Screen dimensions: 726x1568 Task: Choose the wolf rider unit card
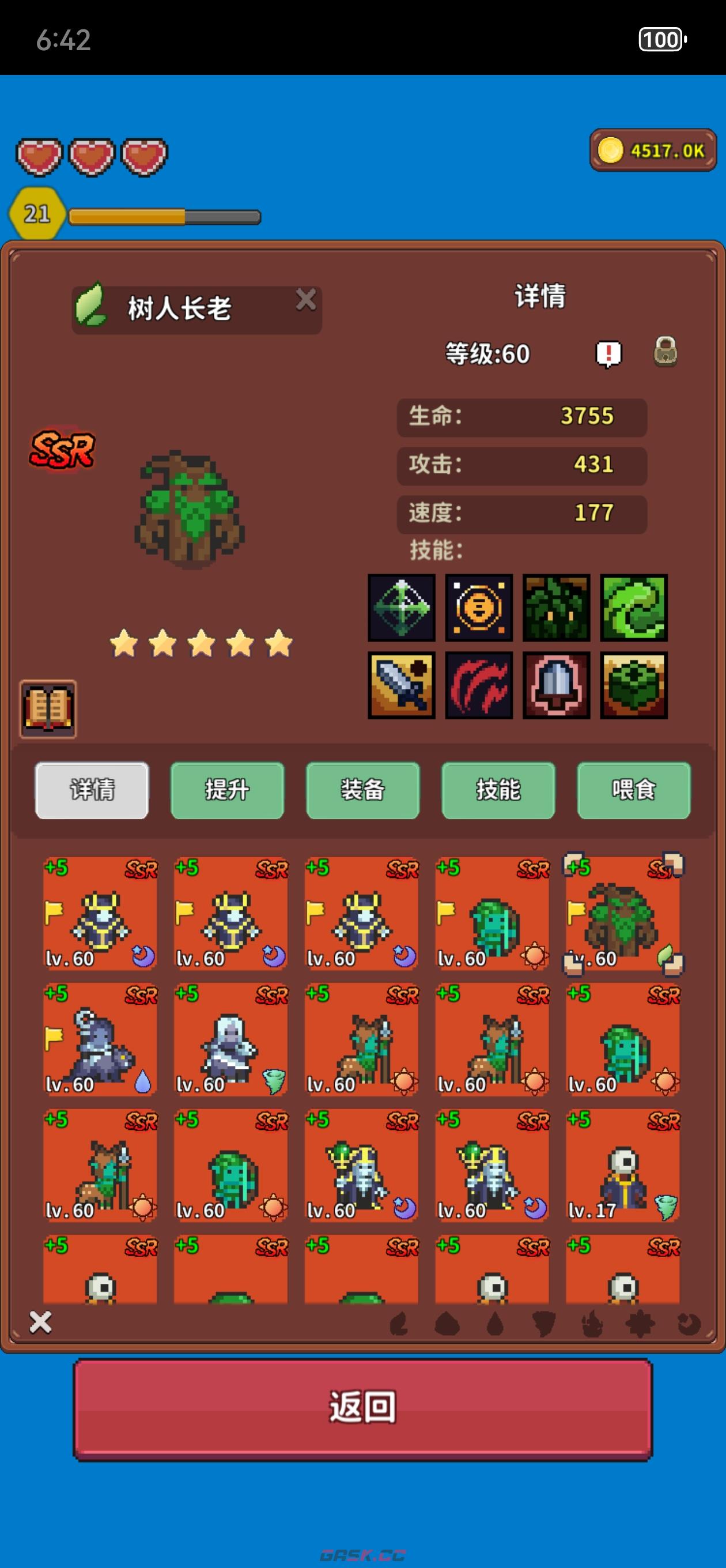[x=100, y=1039]
